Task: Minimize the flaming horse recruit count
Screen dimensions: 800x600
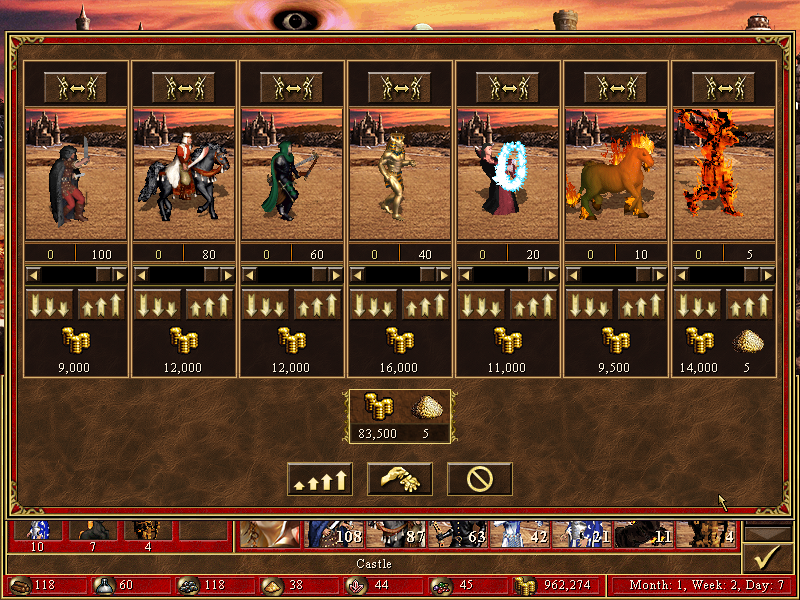Action: click(589, 304)
